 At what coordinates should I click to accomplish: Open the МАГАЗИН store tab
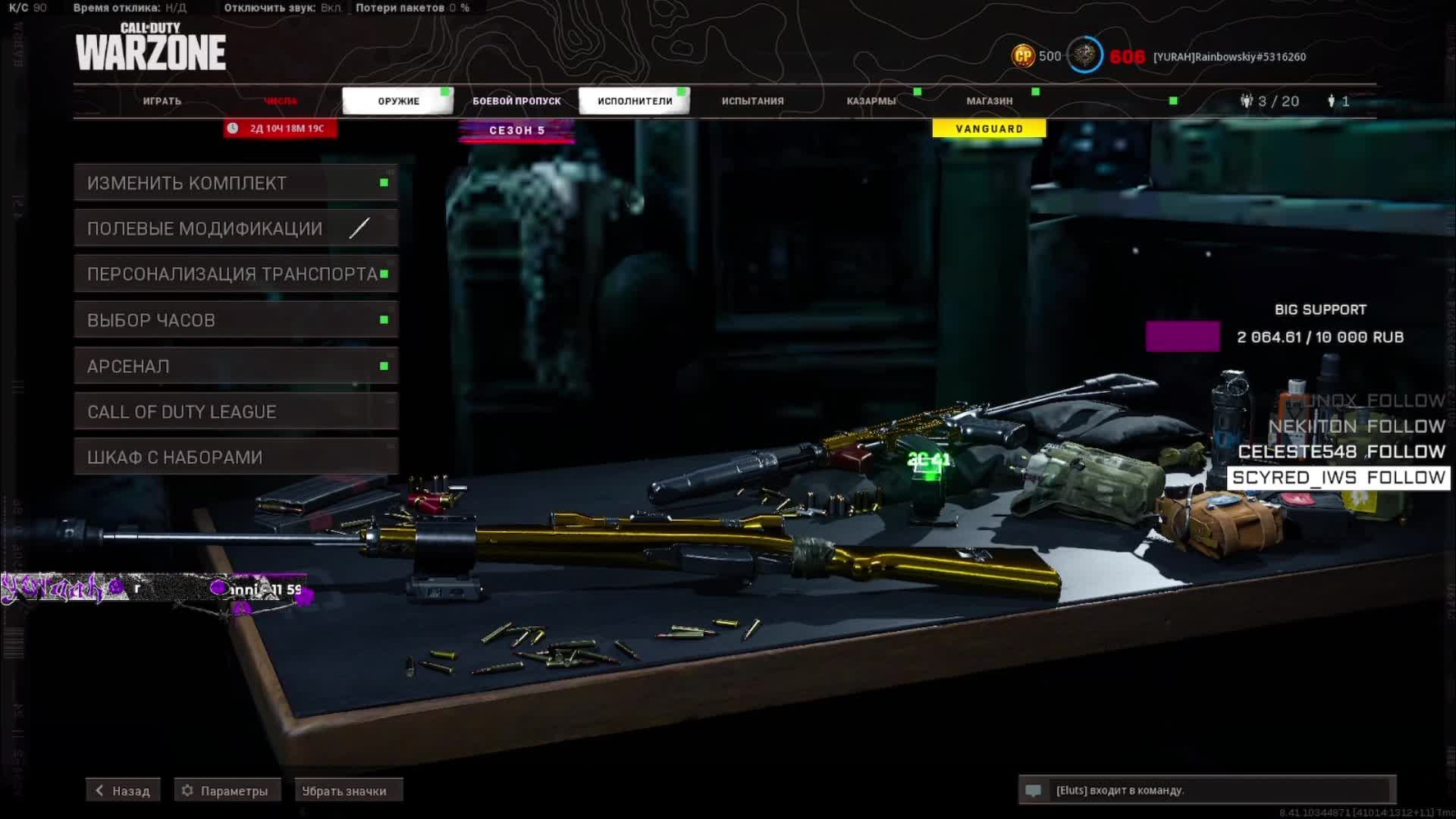(x=989, y=101)
